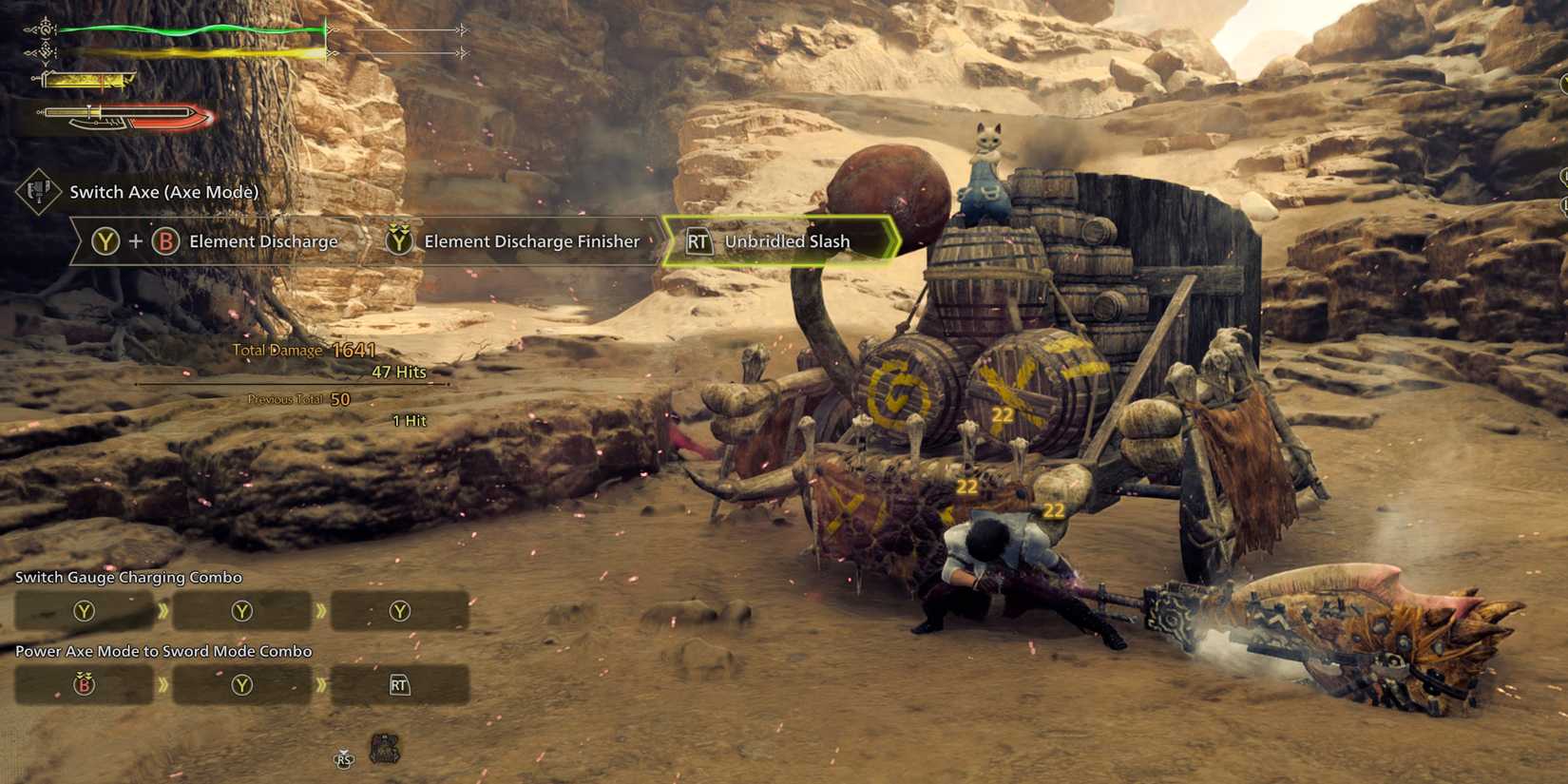The width and height of the screenshot is (1568, 784).
Task: Click the B button icon in Element Discharge prompt
Action: [x=166, y=241]
